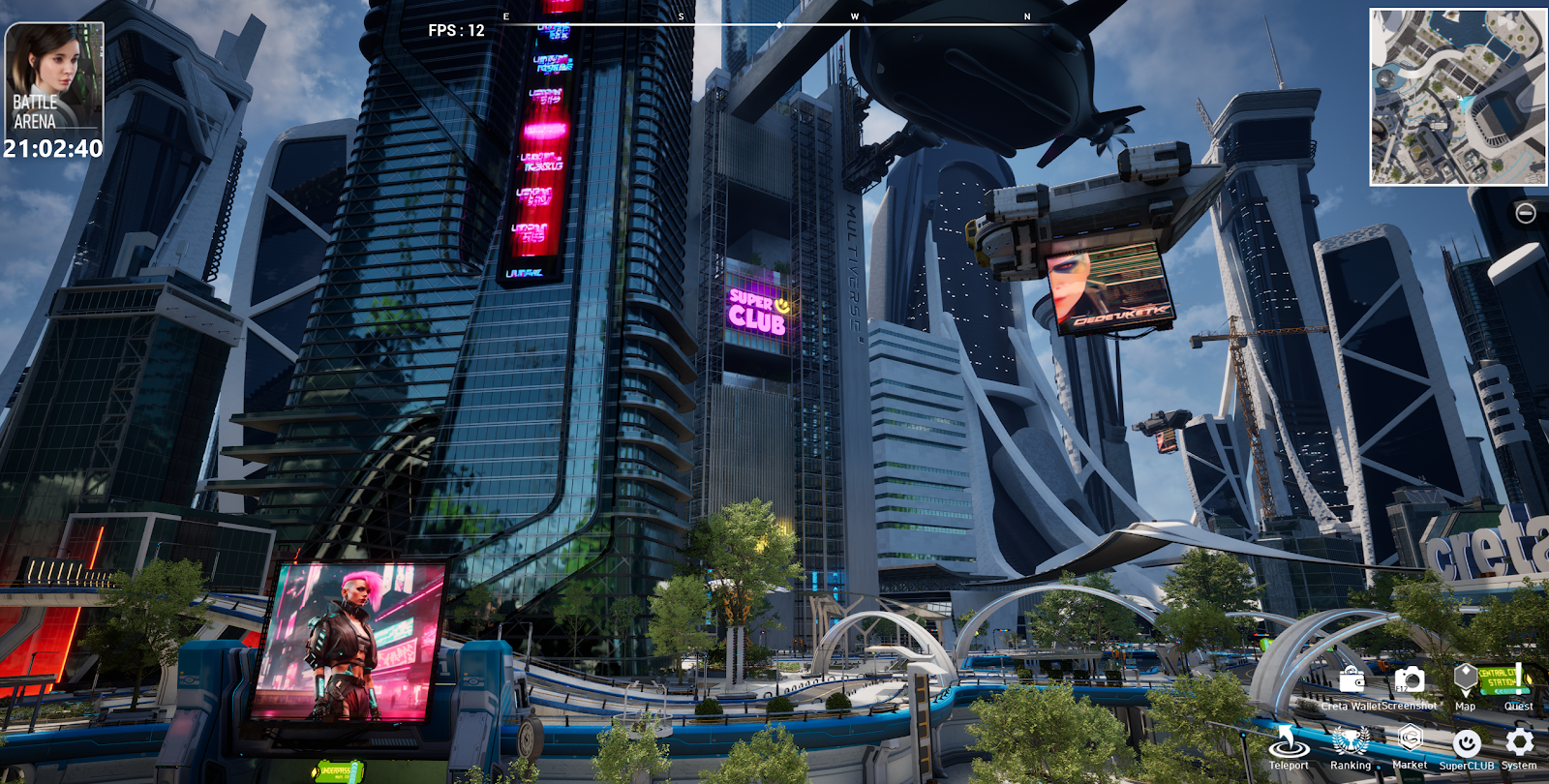Take a screenshot with the camera icon
The width and height of the screenshot is (1549, 784).
tap(1410, 681)
